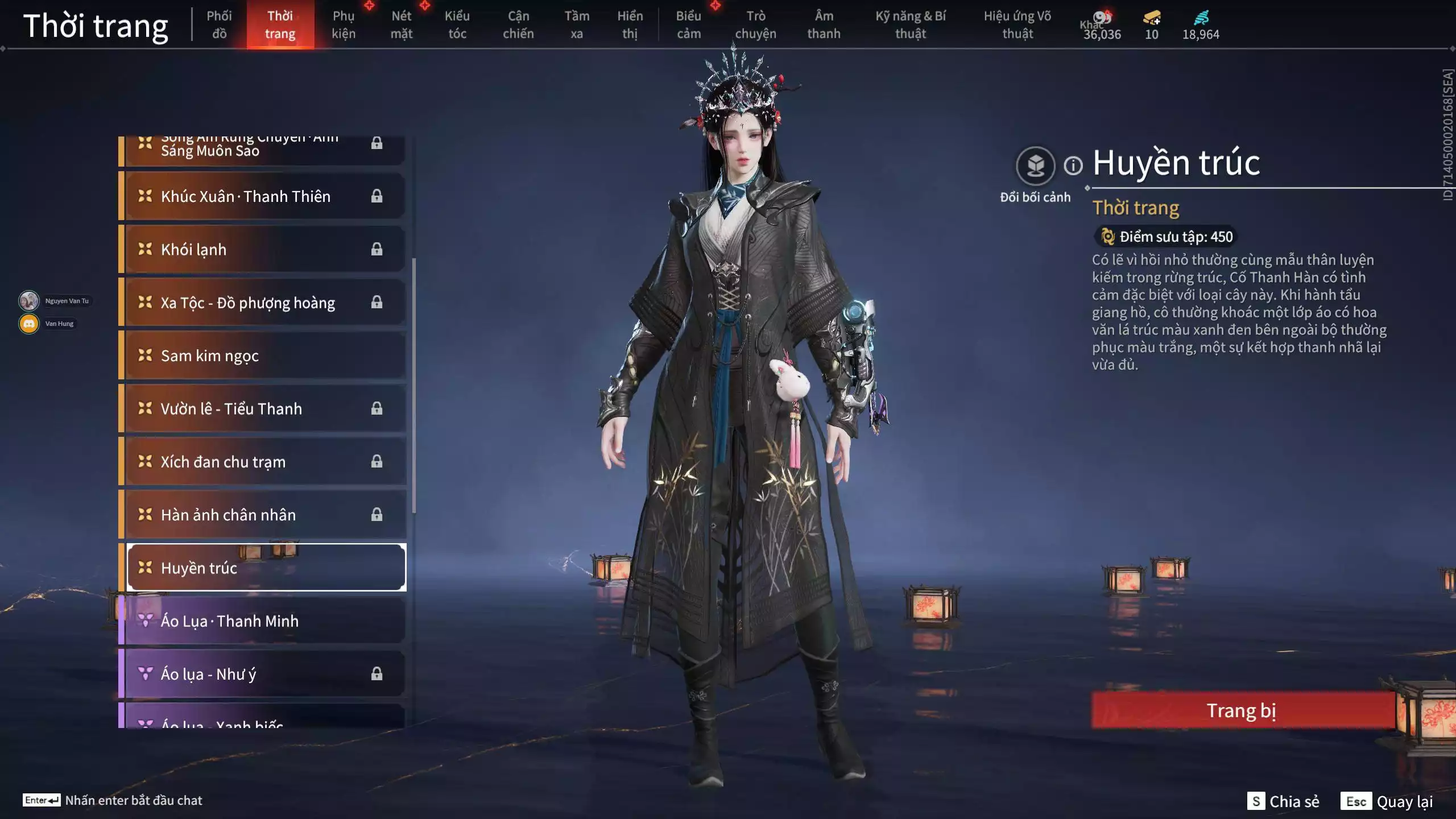Open the Khác currency panel icon
Image resolution: width=1456 pixels, height=819 pixels.
coord(1102,17)
